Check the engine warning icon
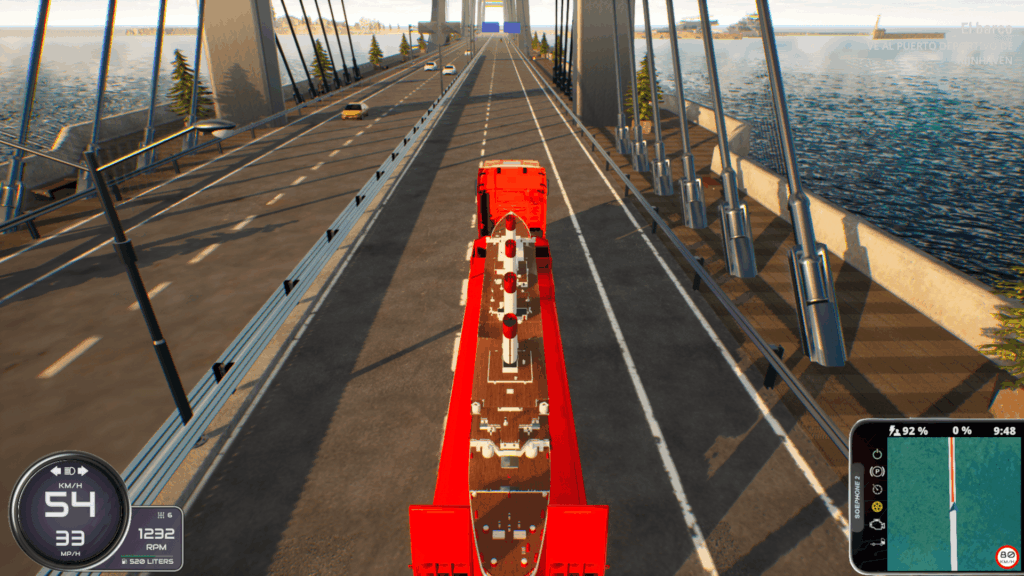 (x=878, y=525)
